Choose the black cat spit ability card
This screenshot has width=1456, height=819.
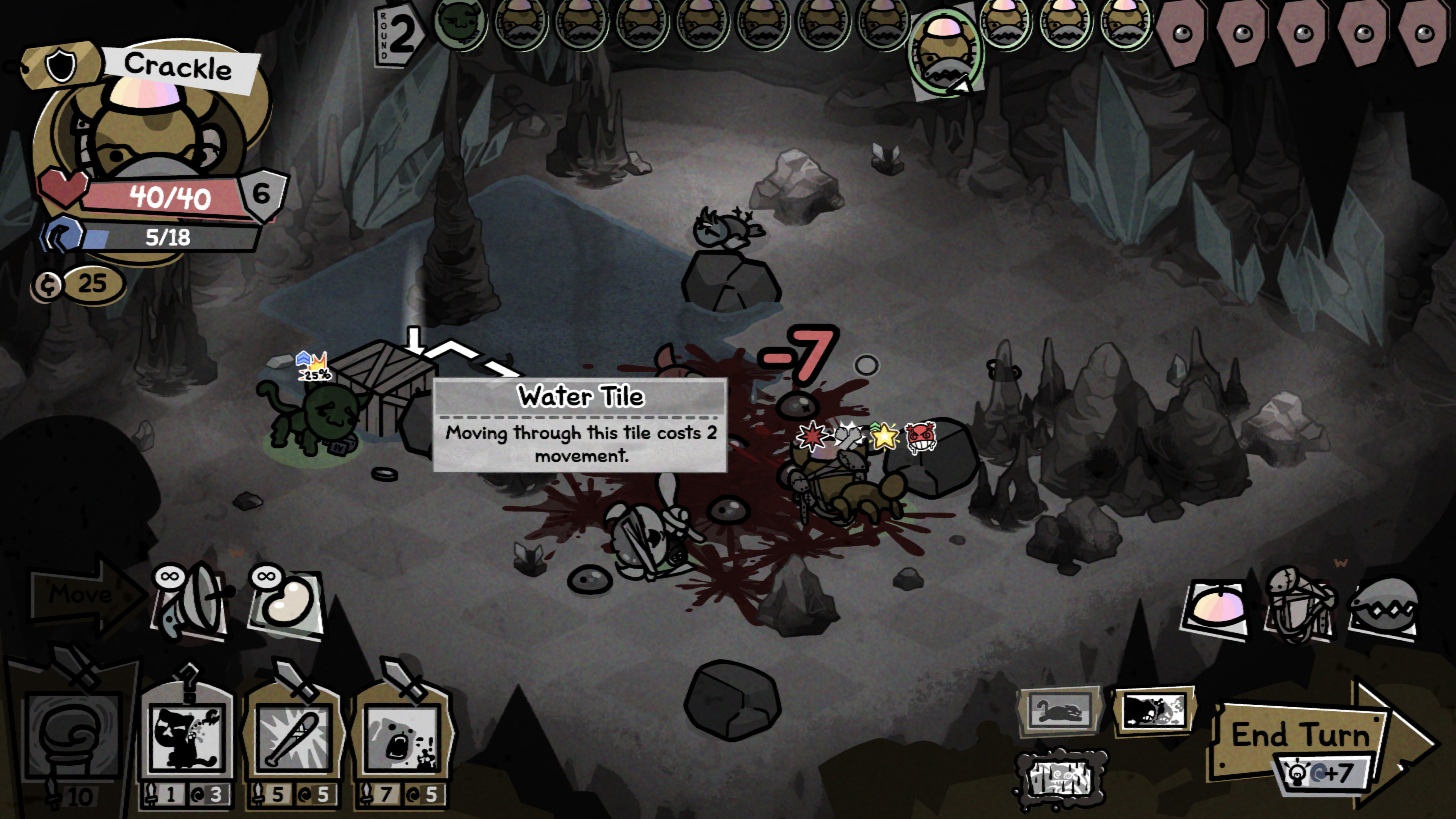tap(187, 737)
